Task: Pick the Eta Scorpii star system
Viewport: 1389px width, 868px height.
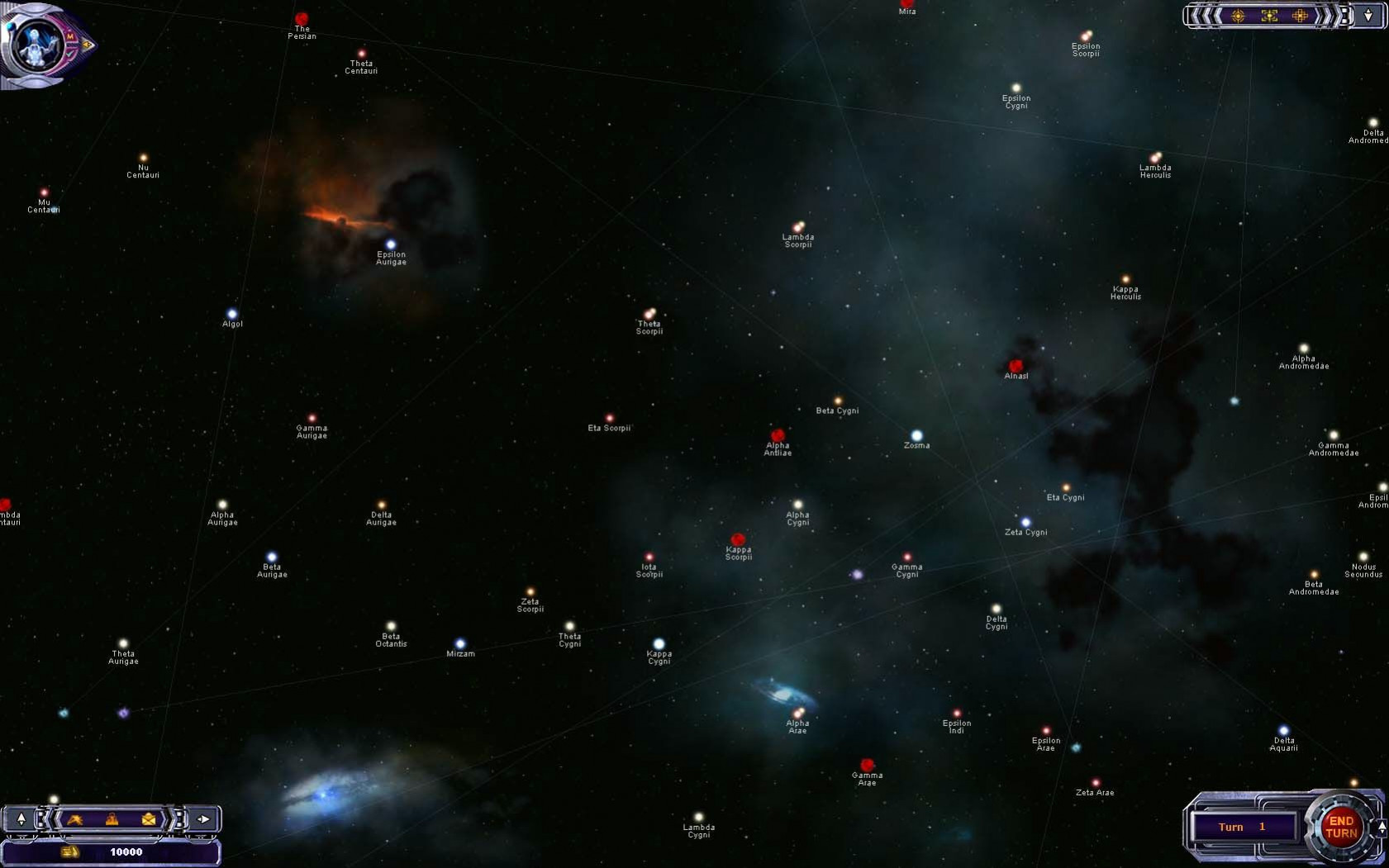Action: [x=610, y=419]
